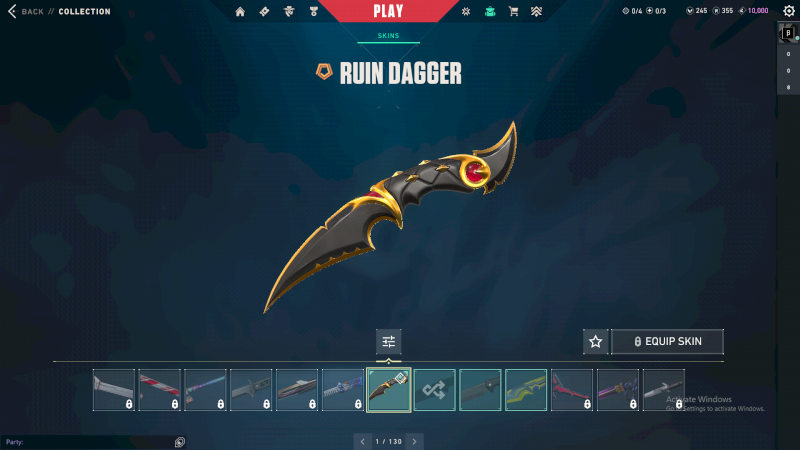The width and height of the screenshot is (800, 450).
Task: Select the highlighted Ruin Dagger thumbnail
Action: click(389, 390)
